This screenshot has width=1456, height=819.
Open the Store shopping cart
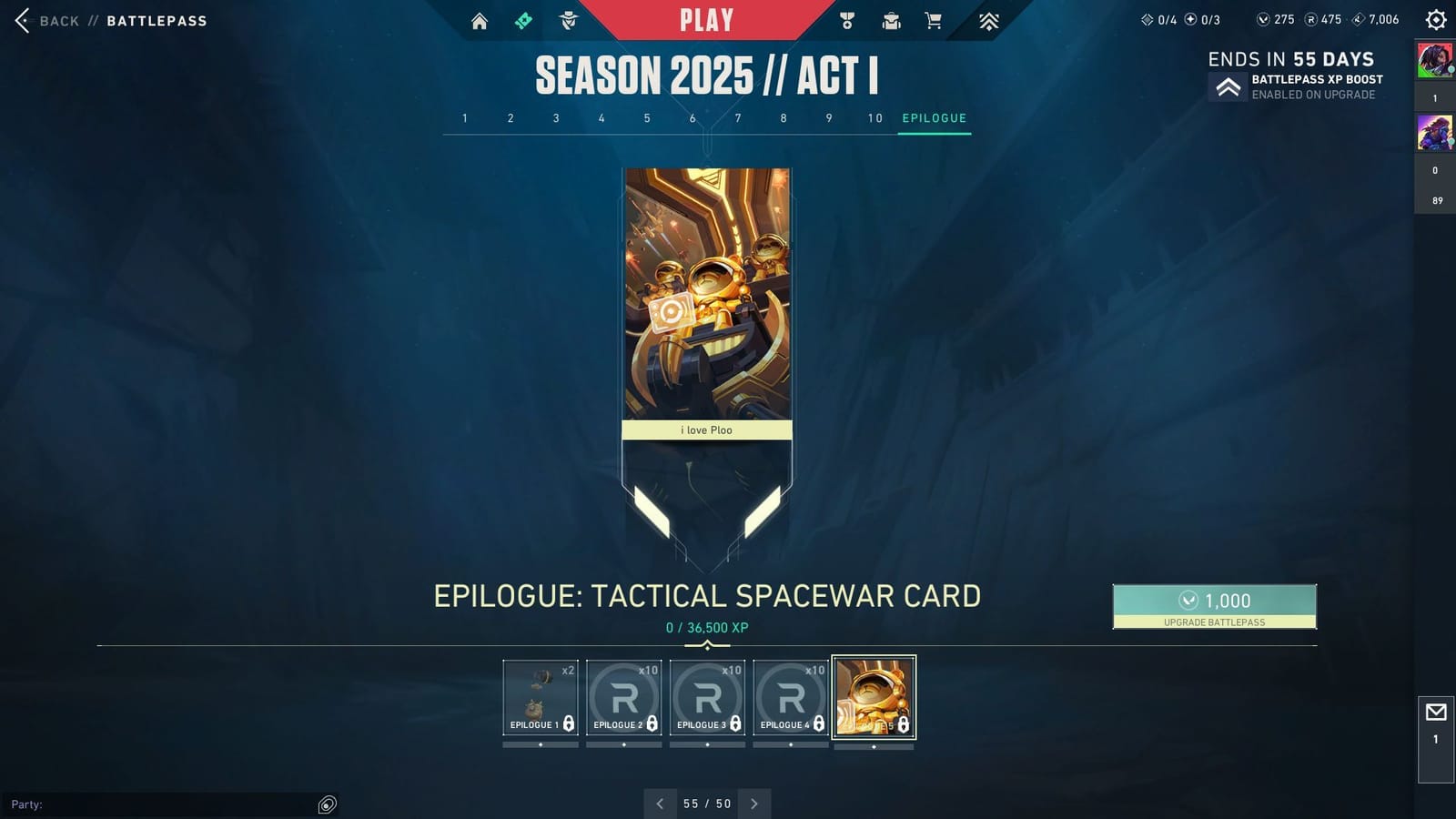point(932,20)
